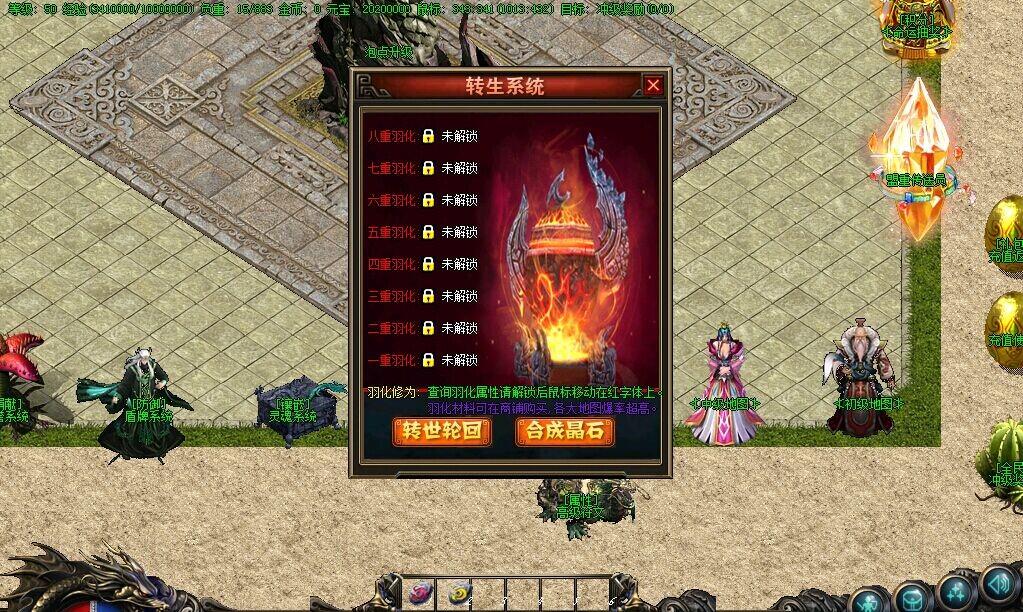The image size is (1023, 612).
Task: Select the 六重羽化 row
Action: pyautogui.click(x=393, y=200)
